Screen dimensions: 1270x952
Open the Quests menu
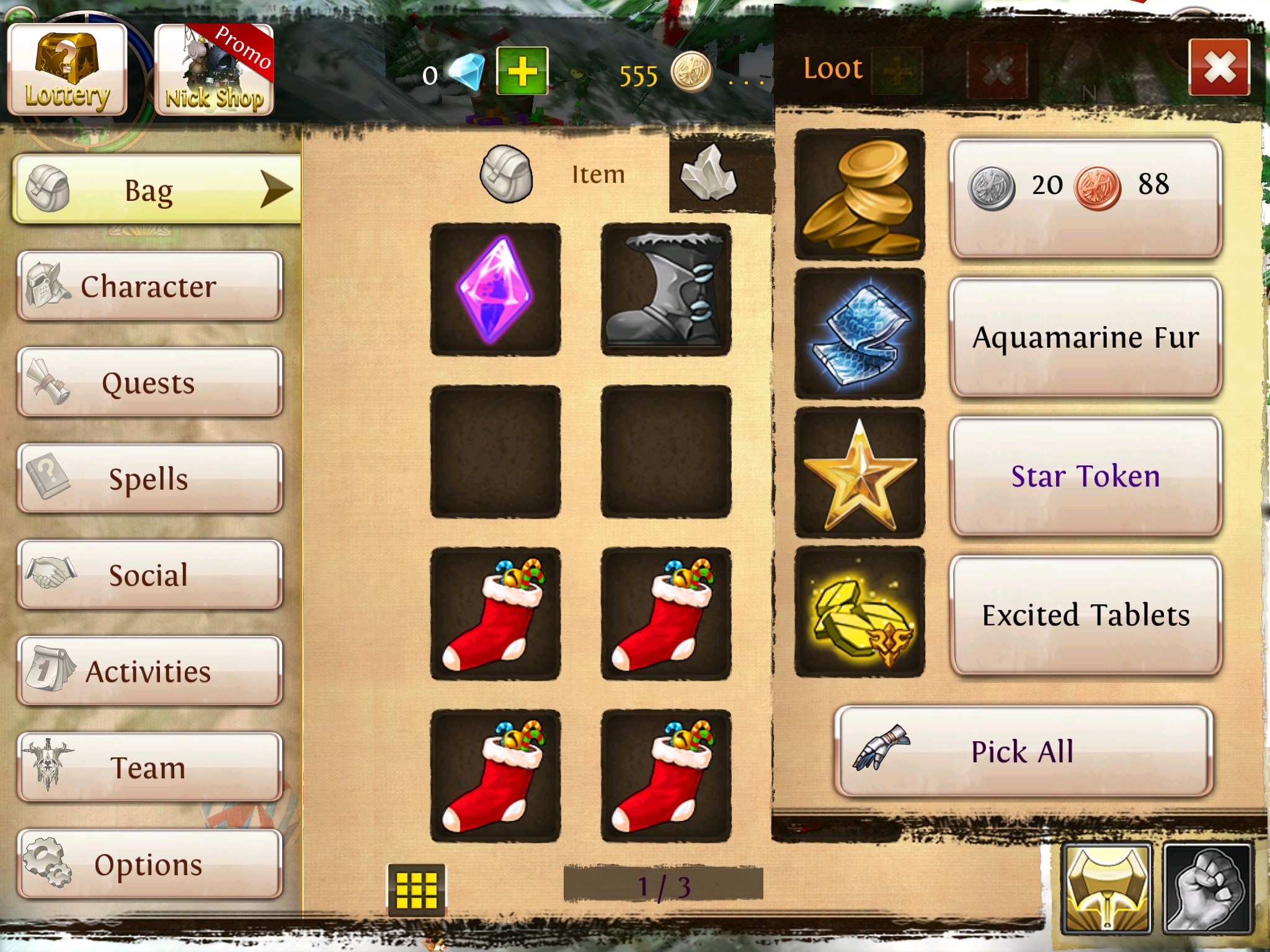pos(149,382)
